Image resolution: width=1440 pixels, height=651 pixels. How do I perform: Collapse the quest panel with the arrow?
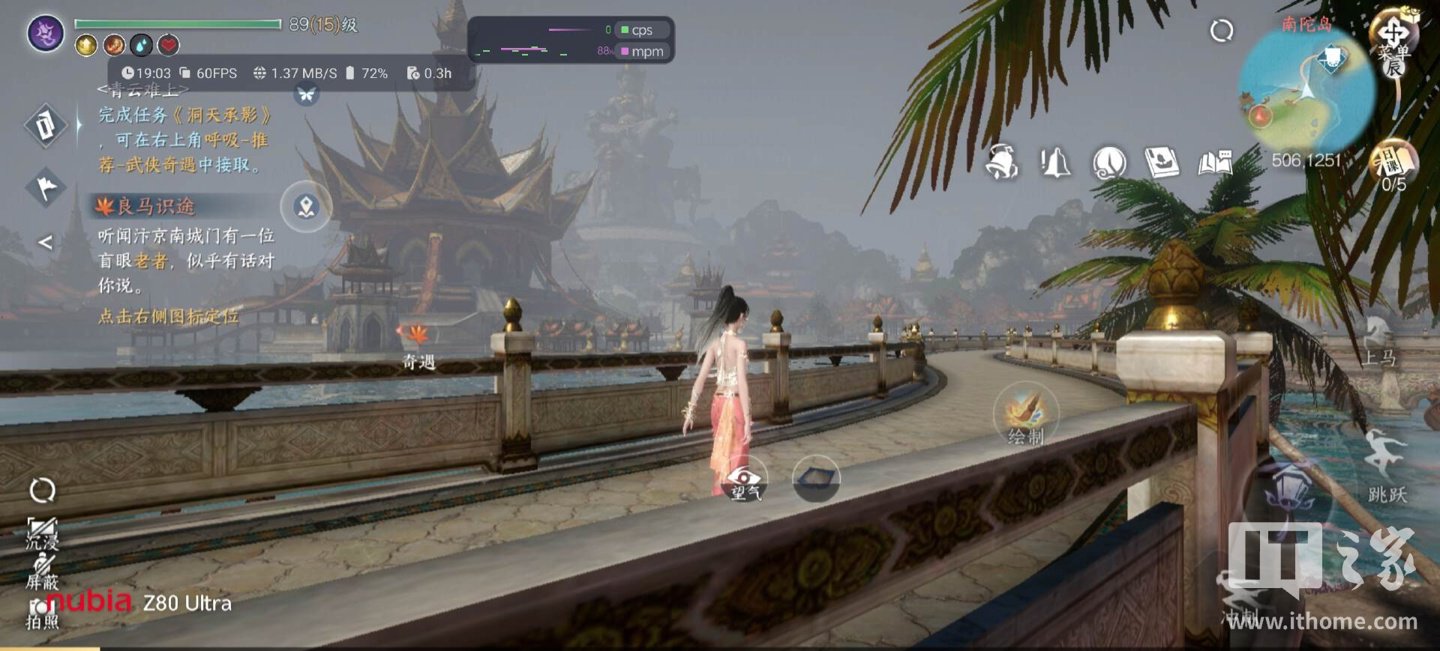click(45, 242)
